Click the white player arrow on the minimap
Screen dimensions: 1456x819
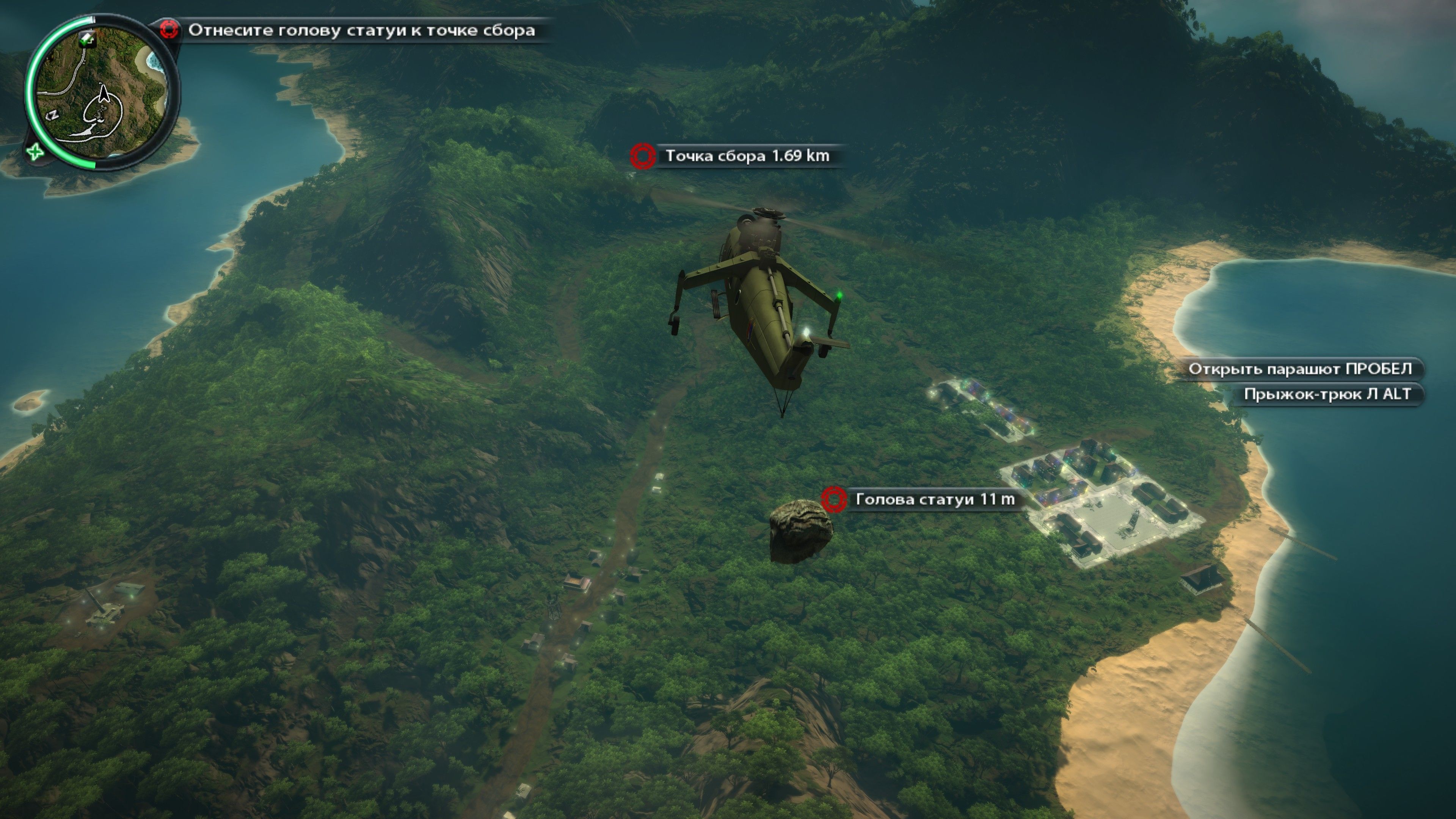[x=104, y=94]
